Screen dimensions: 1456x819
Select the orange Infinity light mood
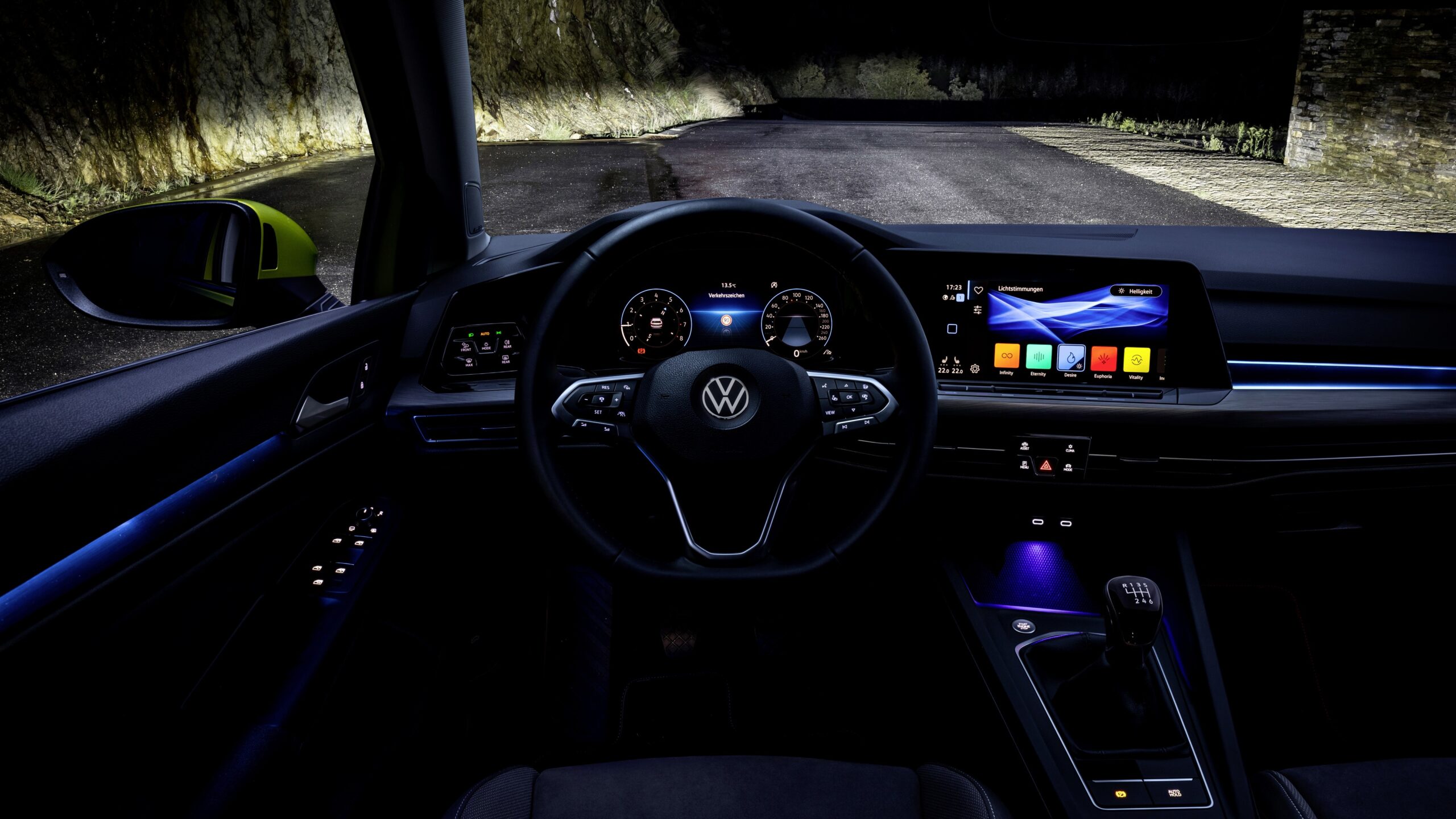[x=1007, y=356]
